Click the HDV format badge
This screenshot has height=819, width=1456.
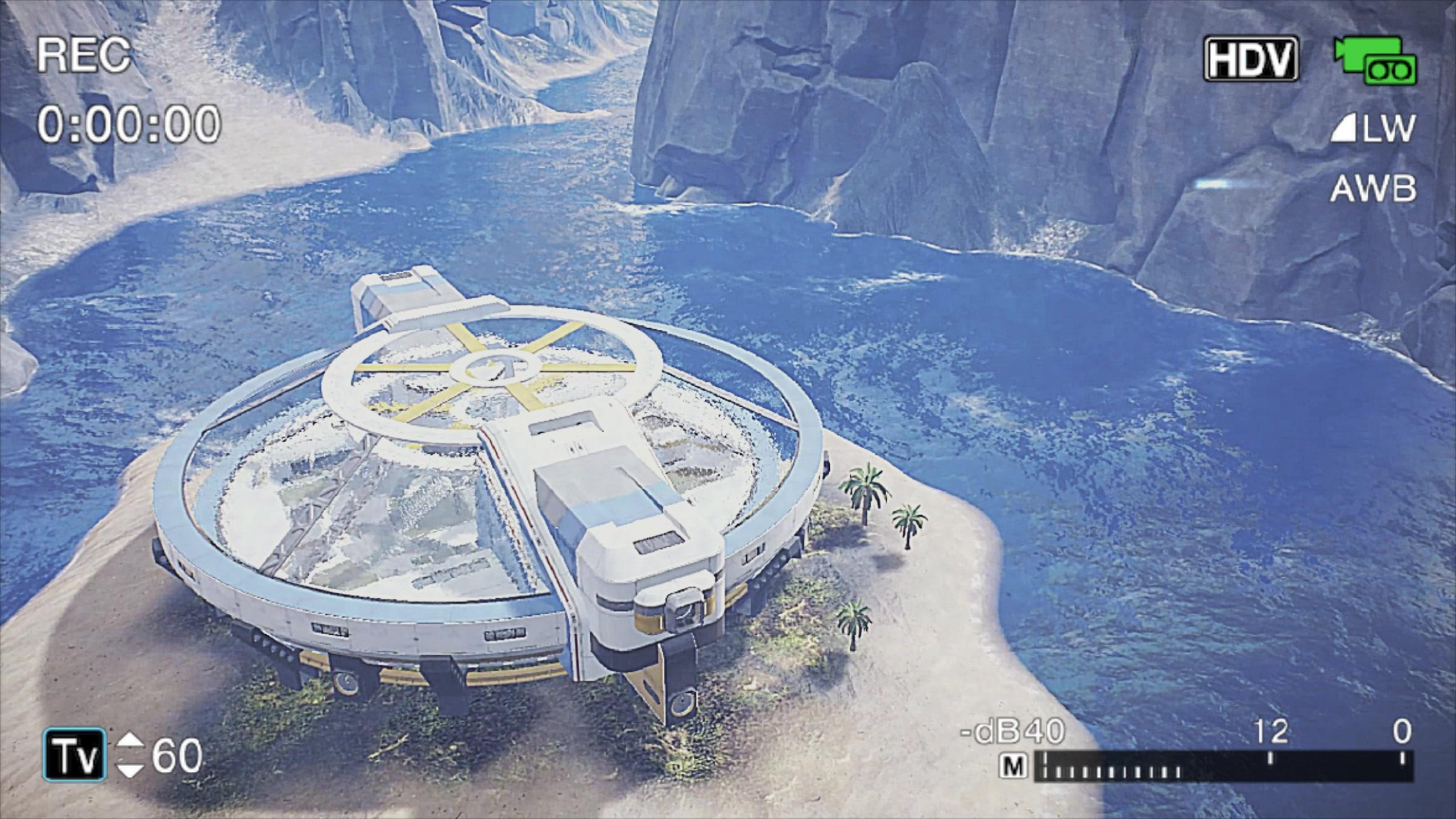[1251, 59]
